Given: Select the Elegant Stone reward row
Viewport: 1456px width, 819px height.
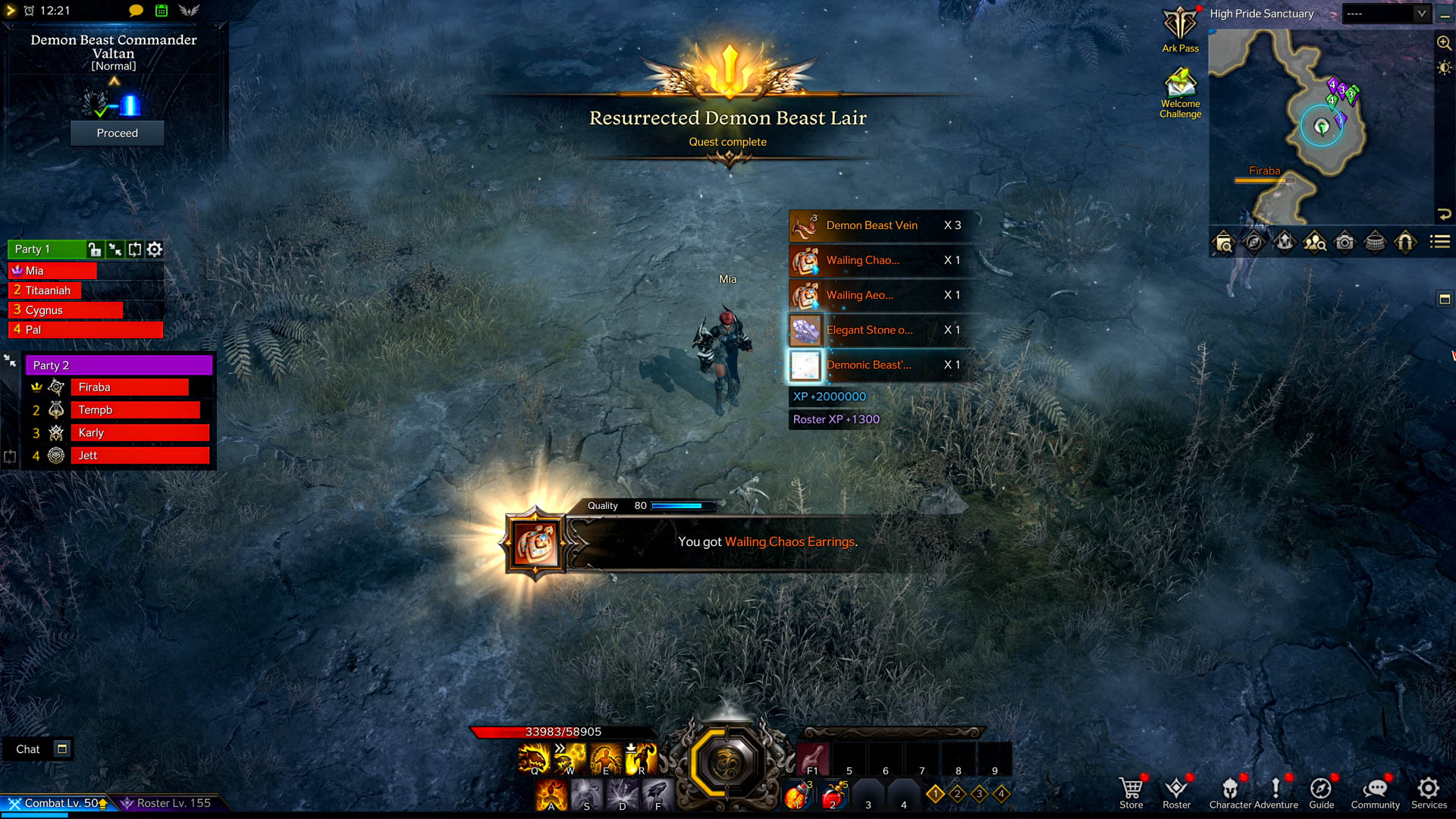Looking at the screenshot, I should [x=880, y=330].
